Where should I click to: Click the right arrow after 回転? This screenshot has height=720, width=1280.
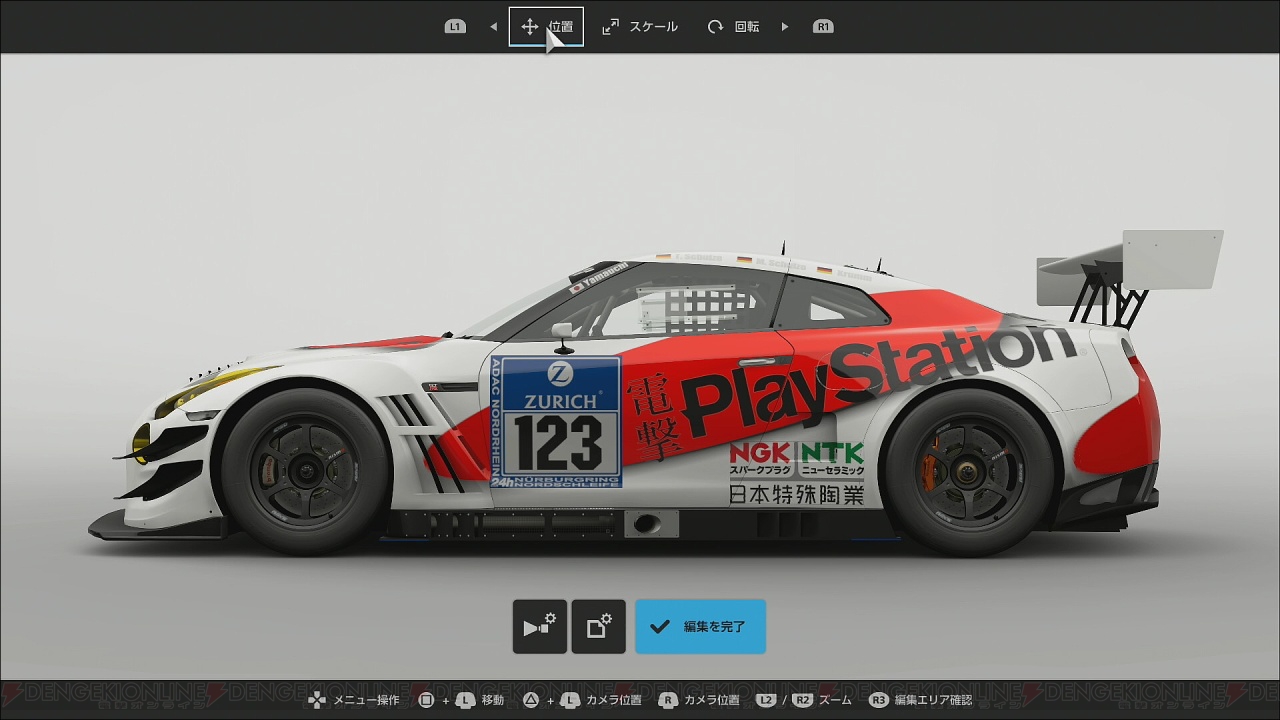784,26
